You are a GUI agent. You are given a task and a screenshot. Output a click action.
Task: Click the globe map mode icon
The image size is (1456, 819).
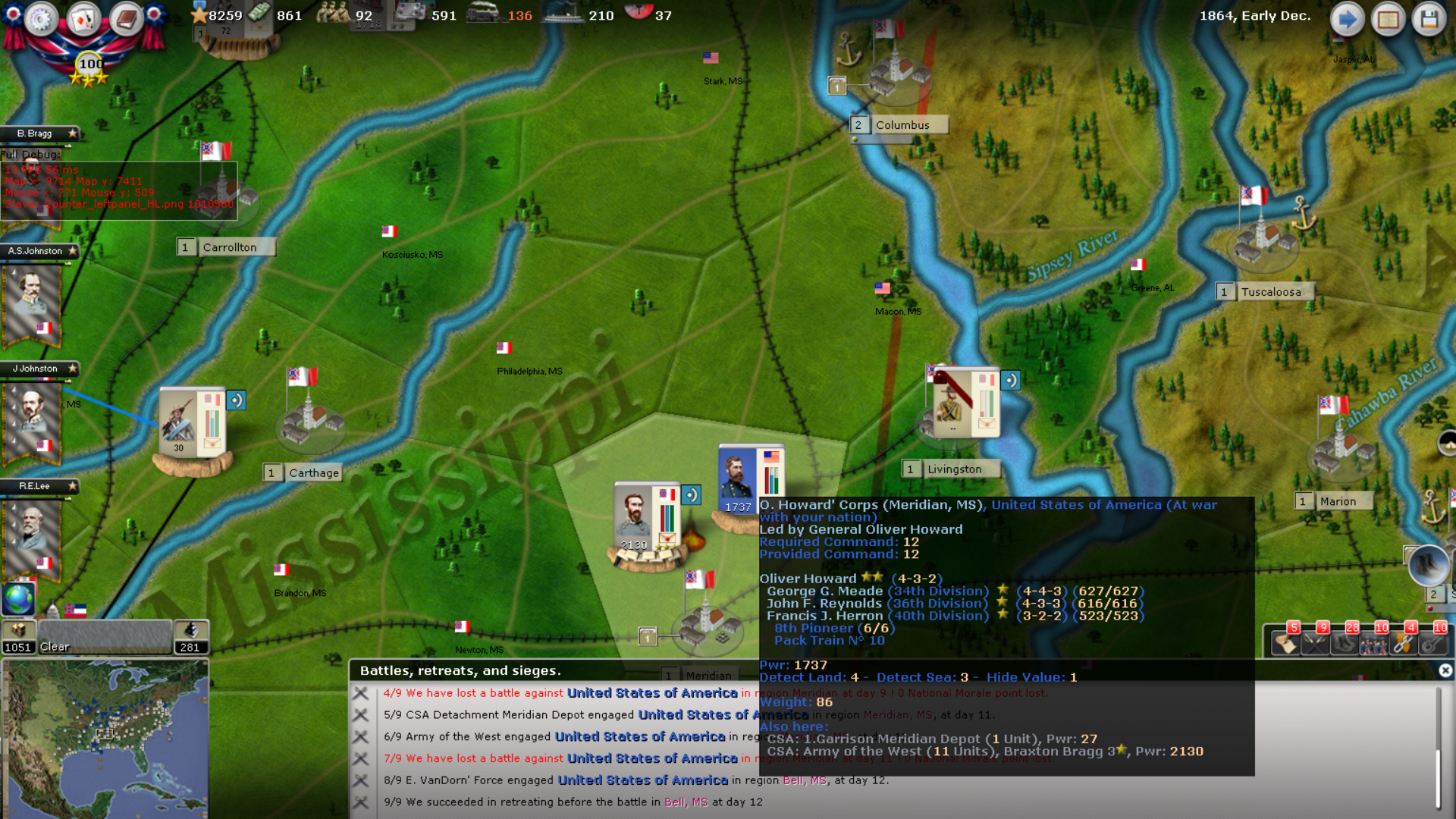pyautogui.click(x=17, y=601)
